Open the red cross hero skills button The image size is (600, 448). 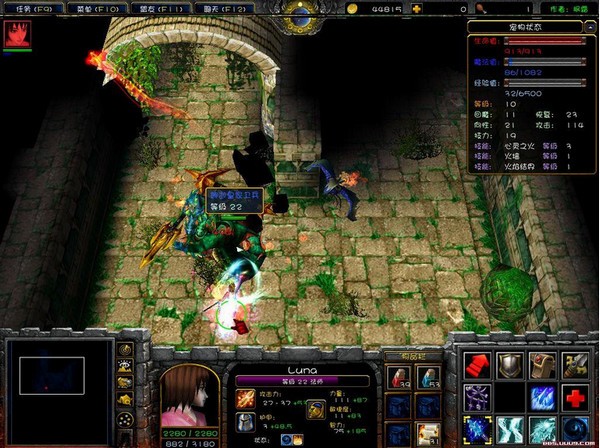click(574, 398)
